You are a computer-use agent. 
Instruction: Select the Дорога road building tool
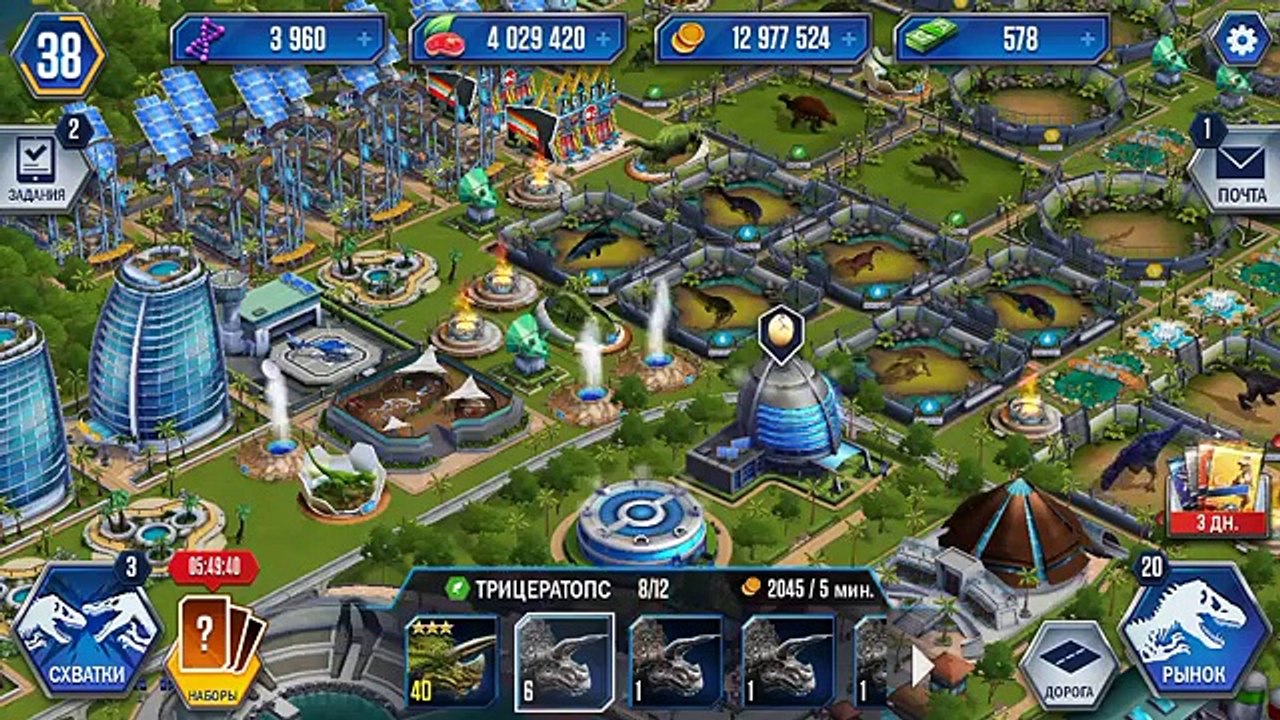(1067, 662)
